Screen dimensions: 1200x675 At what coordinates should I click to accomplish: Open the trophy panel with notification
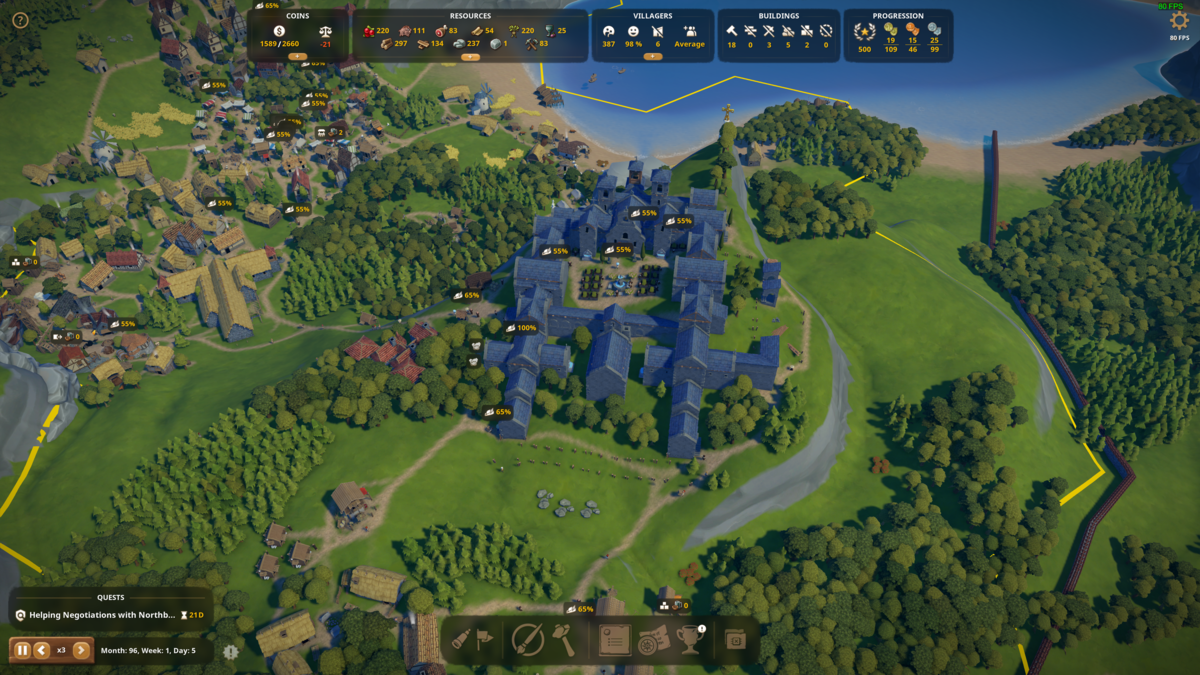(x=691, y=640)
